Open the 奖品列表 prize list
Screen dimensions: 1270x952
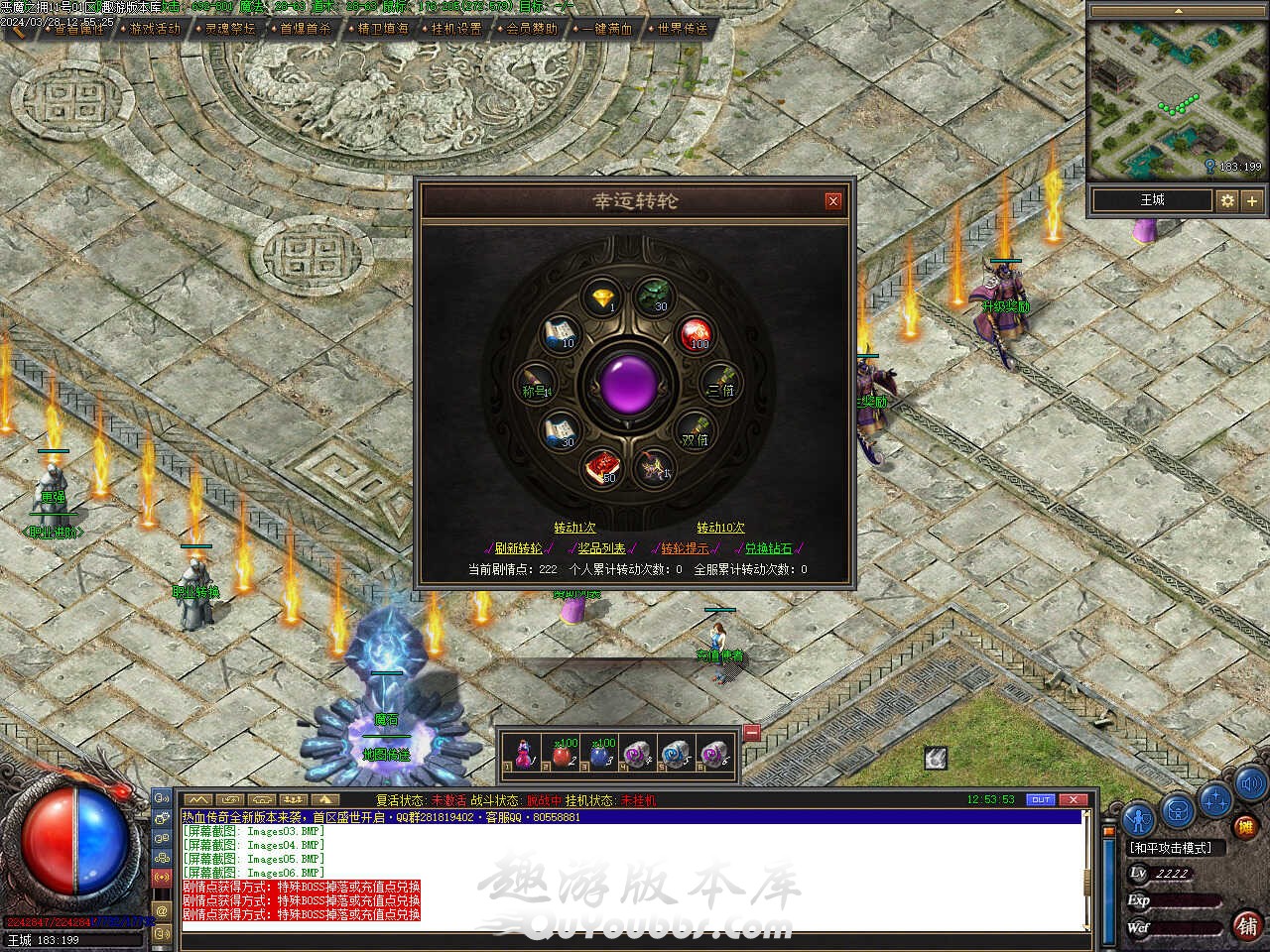tap(602, 548)
